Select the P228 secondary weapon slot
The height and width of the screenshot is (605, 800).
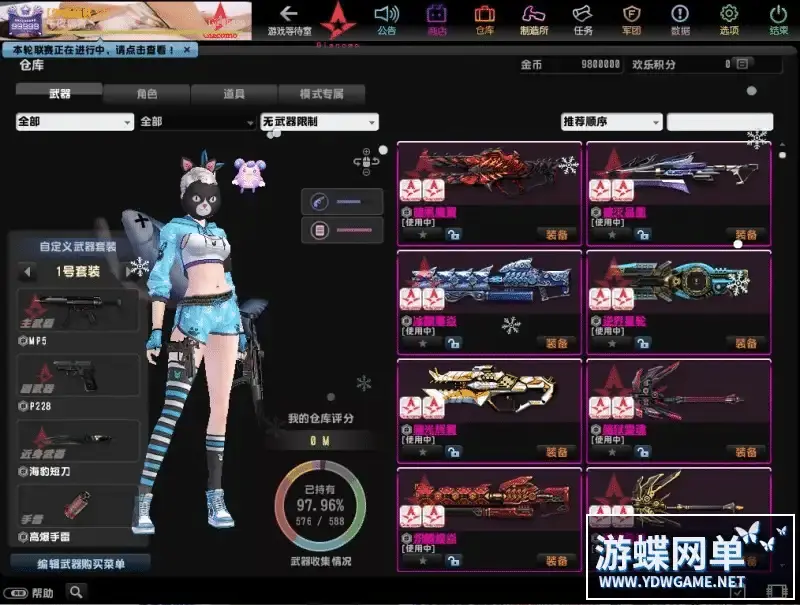pyautogui.click(x=78, y=376)
